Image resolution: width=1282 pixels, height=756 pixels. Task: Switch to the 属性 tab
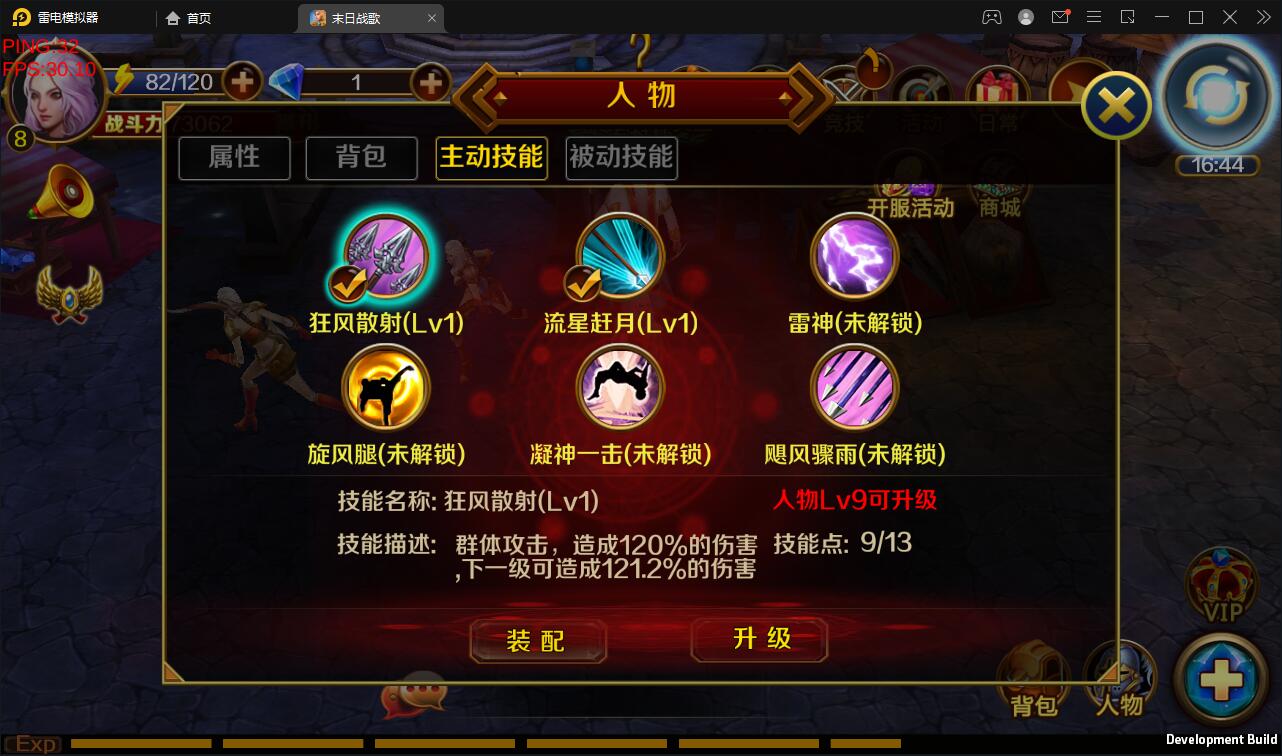[234, 158]
